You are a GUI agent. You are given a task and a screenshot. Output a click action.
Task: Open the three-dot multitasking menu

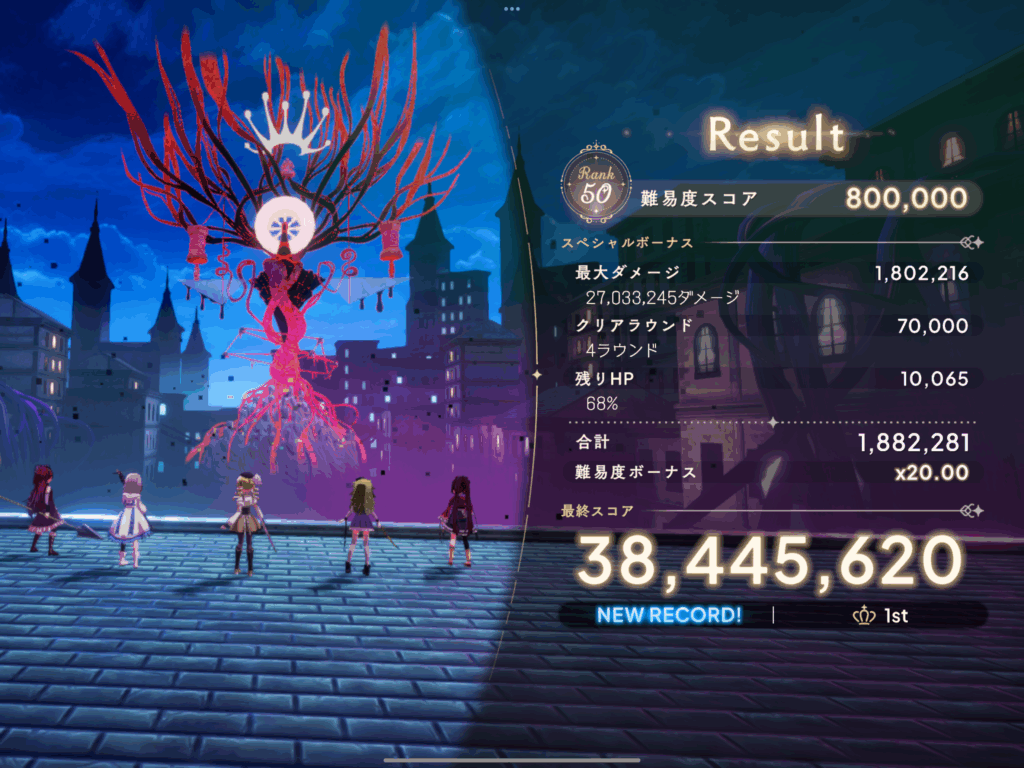pyautogui.click(x=512, y=8)
